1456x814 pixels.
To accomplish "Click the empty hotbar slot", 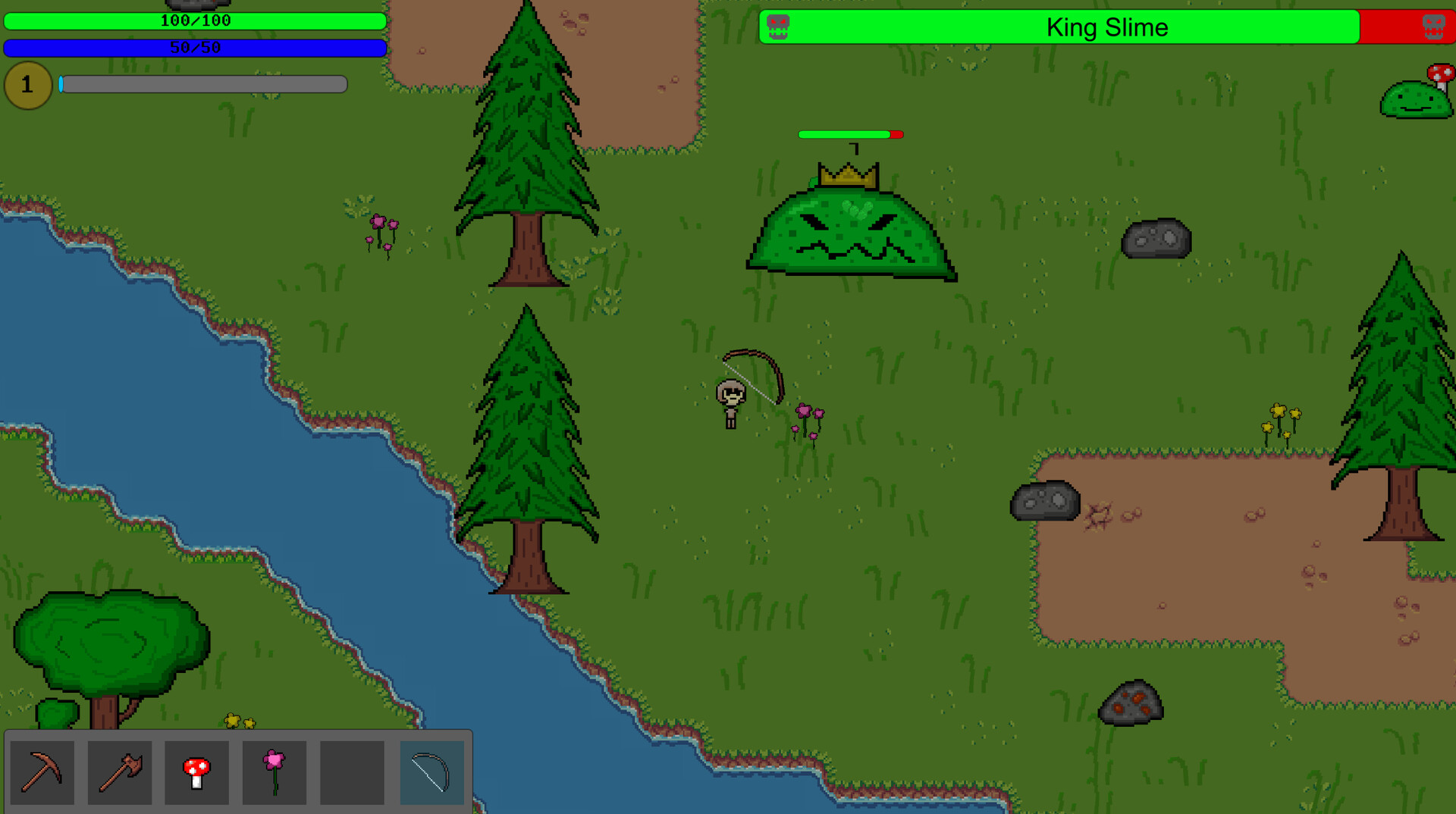I will [x=353, y=772].
